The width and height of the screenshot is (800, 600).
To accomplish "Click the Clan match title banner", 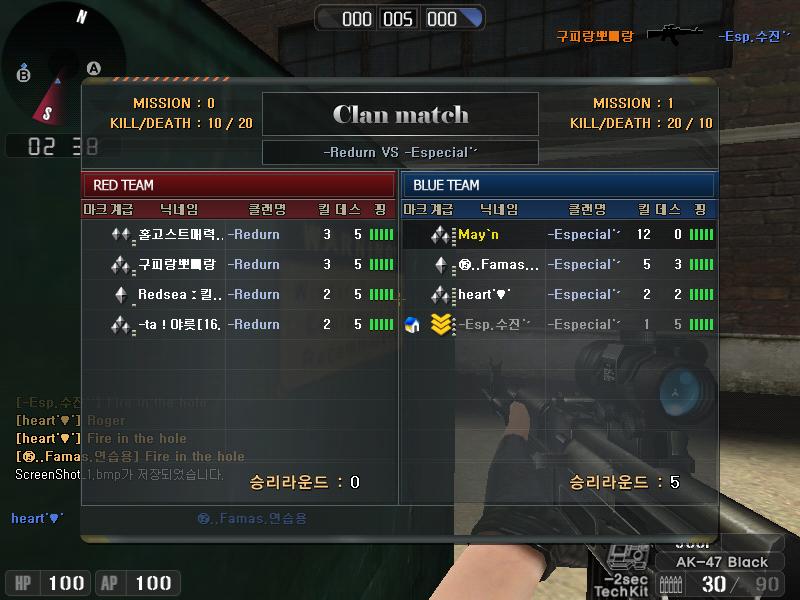I will pyautogui.click(x=400, y=114).
